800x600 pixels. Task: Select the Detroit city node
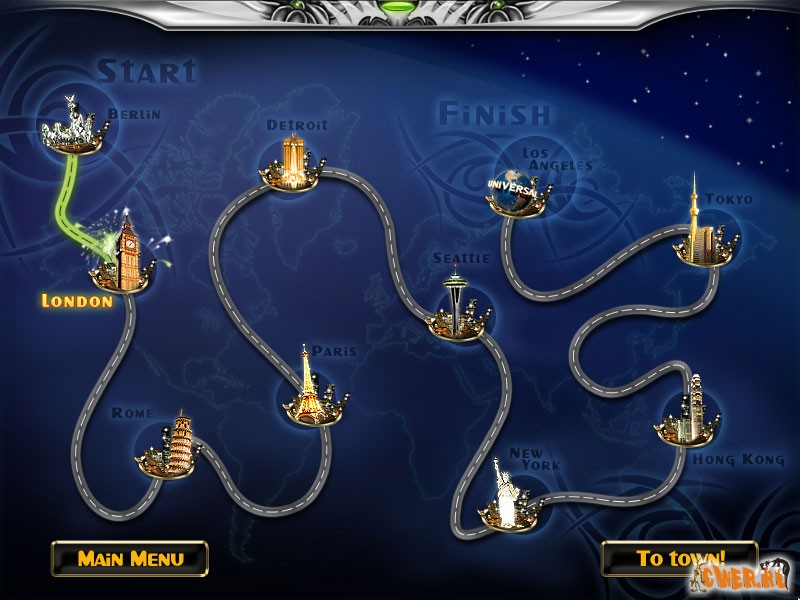292,164
